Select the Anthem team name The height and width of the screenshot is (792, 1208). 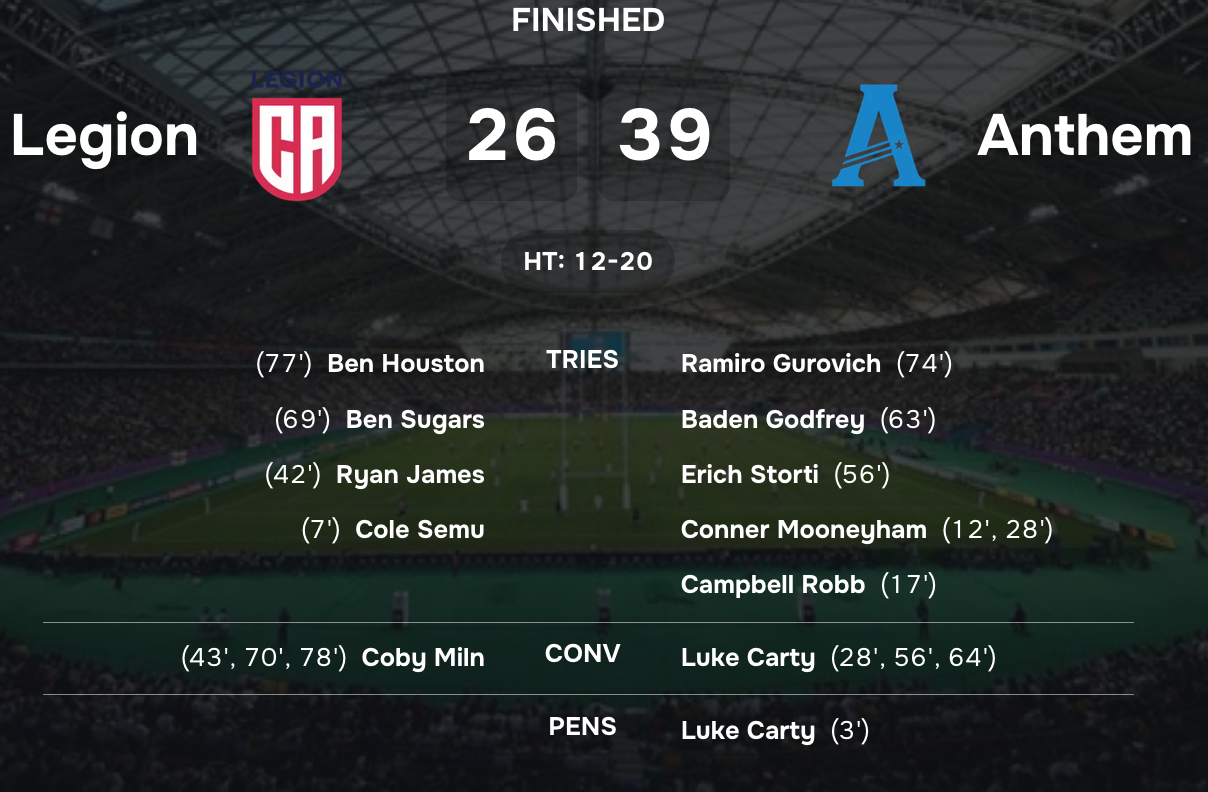[x=1084, y=136]
